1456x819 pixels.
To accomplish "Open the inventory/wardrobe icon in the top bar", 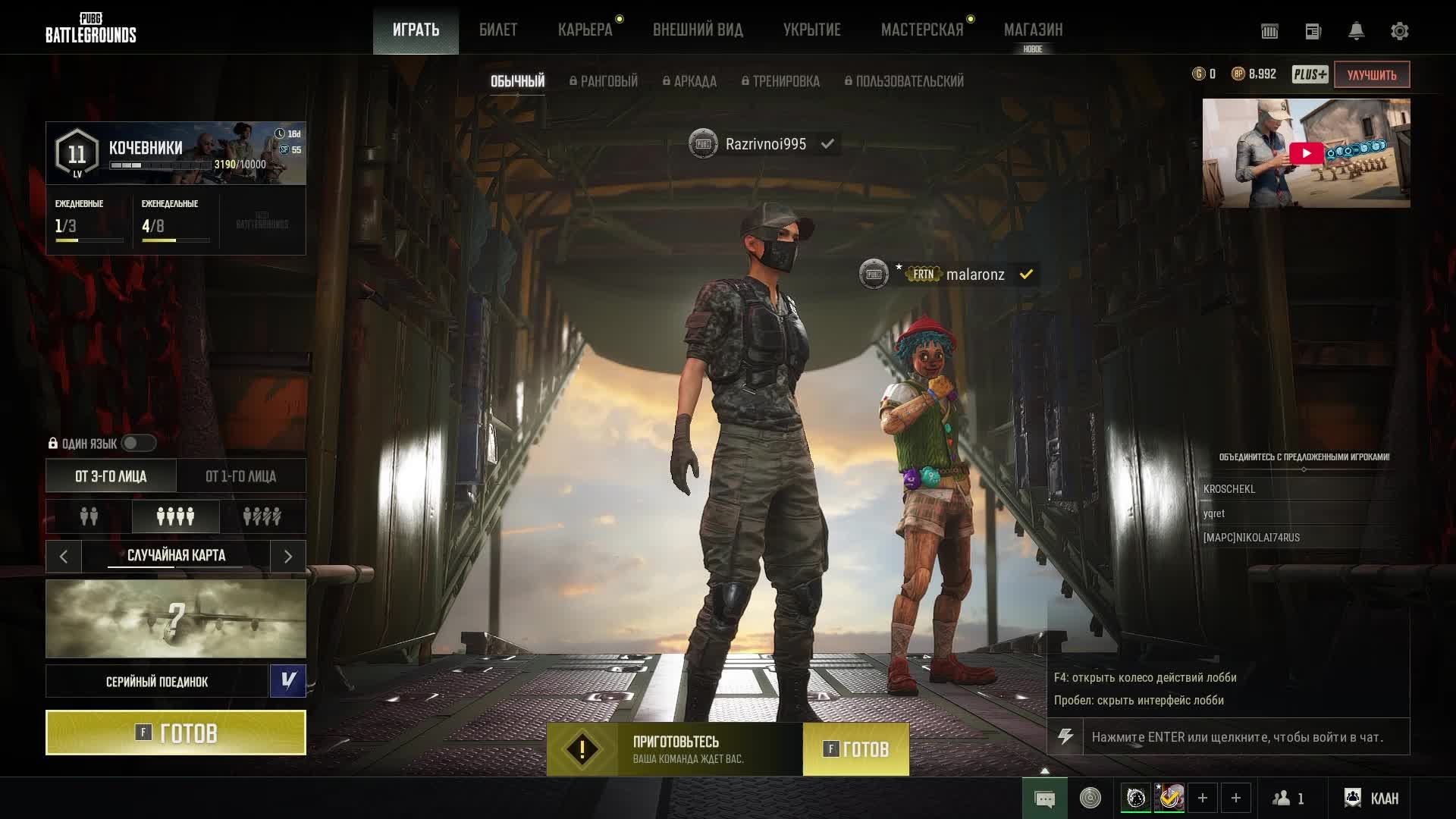I will [x=1269, y=31].
